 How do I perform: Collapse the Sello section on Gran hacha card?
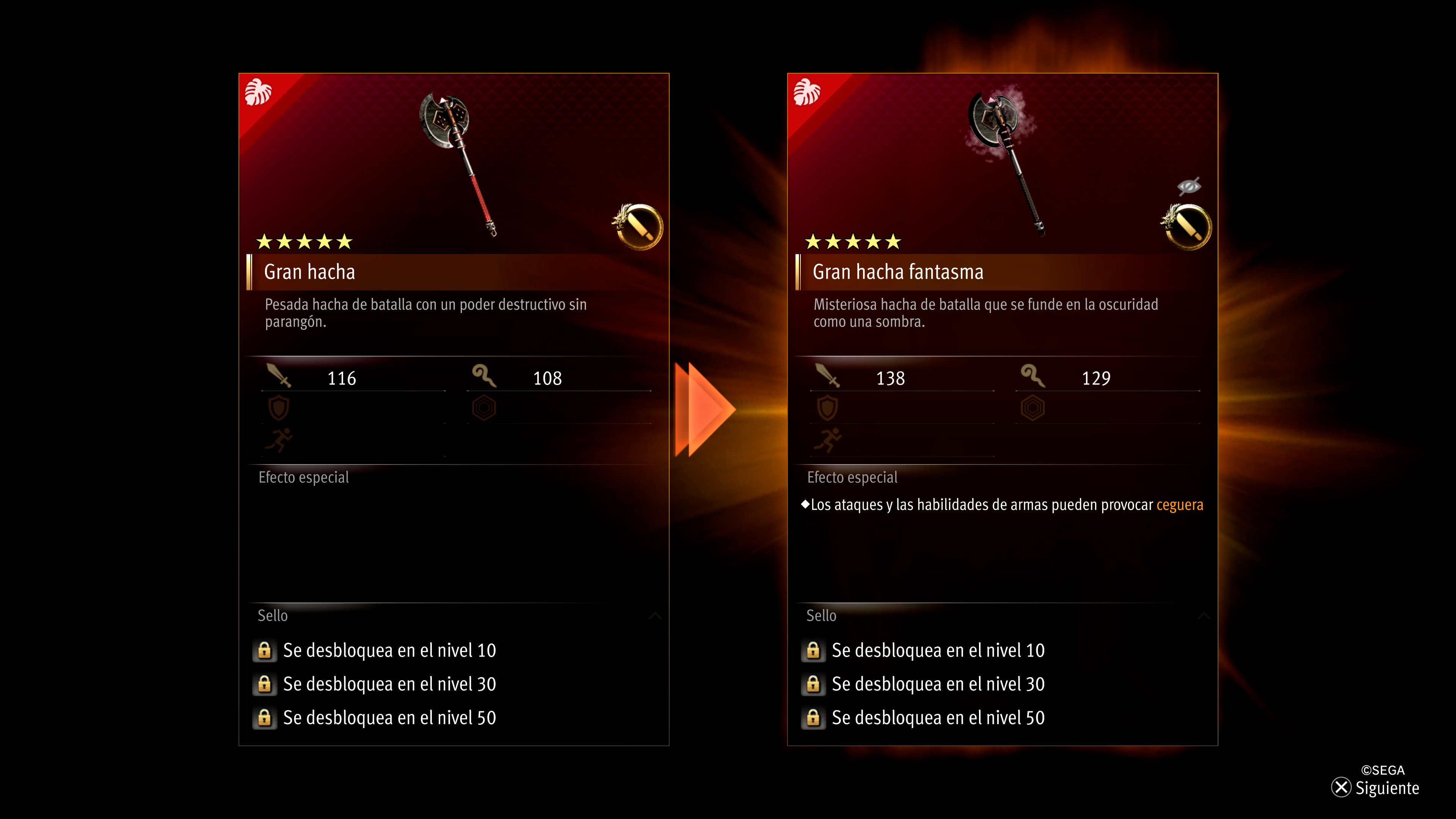click(x=655, y=615)
